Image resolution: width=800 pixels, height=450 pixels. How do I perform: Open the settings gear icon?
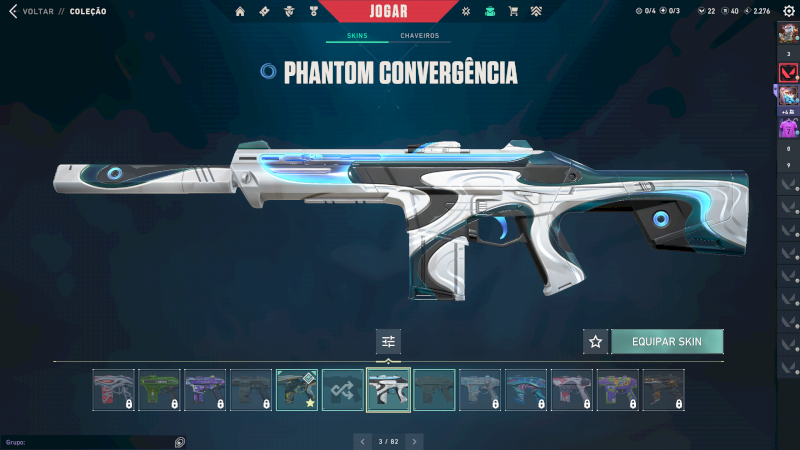click(x=788, y=11)
